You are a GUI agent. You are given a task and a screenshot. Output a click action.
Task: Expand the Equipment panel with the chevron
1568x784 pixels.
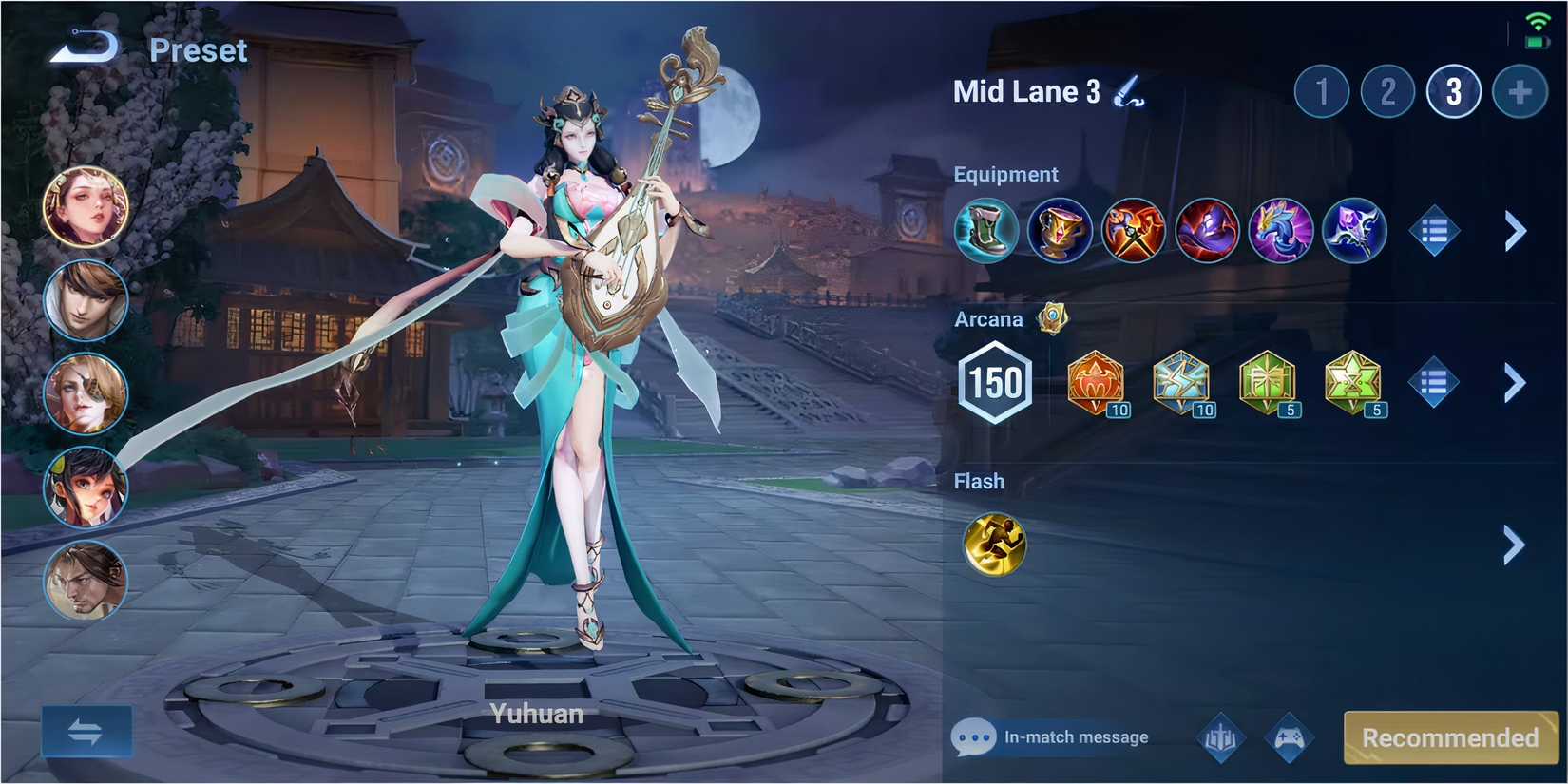(1514, 230)
